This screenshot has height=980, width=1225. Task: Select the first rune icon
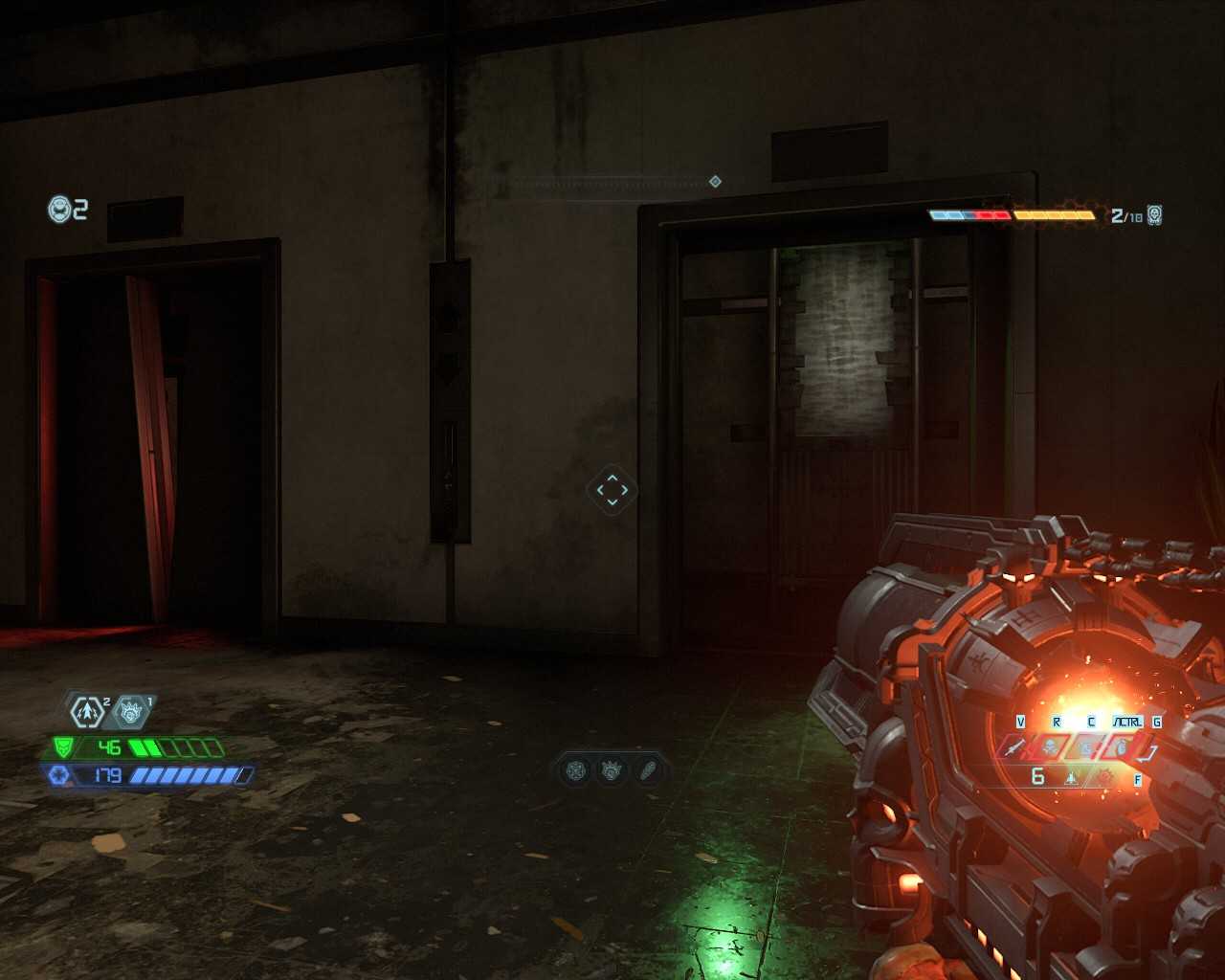click(576, 769)
